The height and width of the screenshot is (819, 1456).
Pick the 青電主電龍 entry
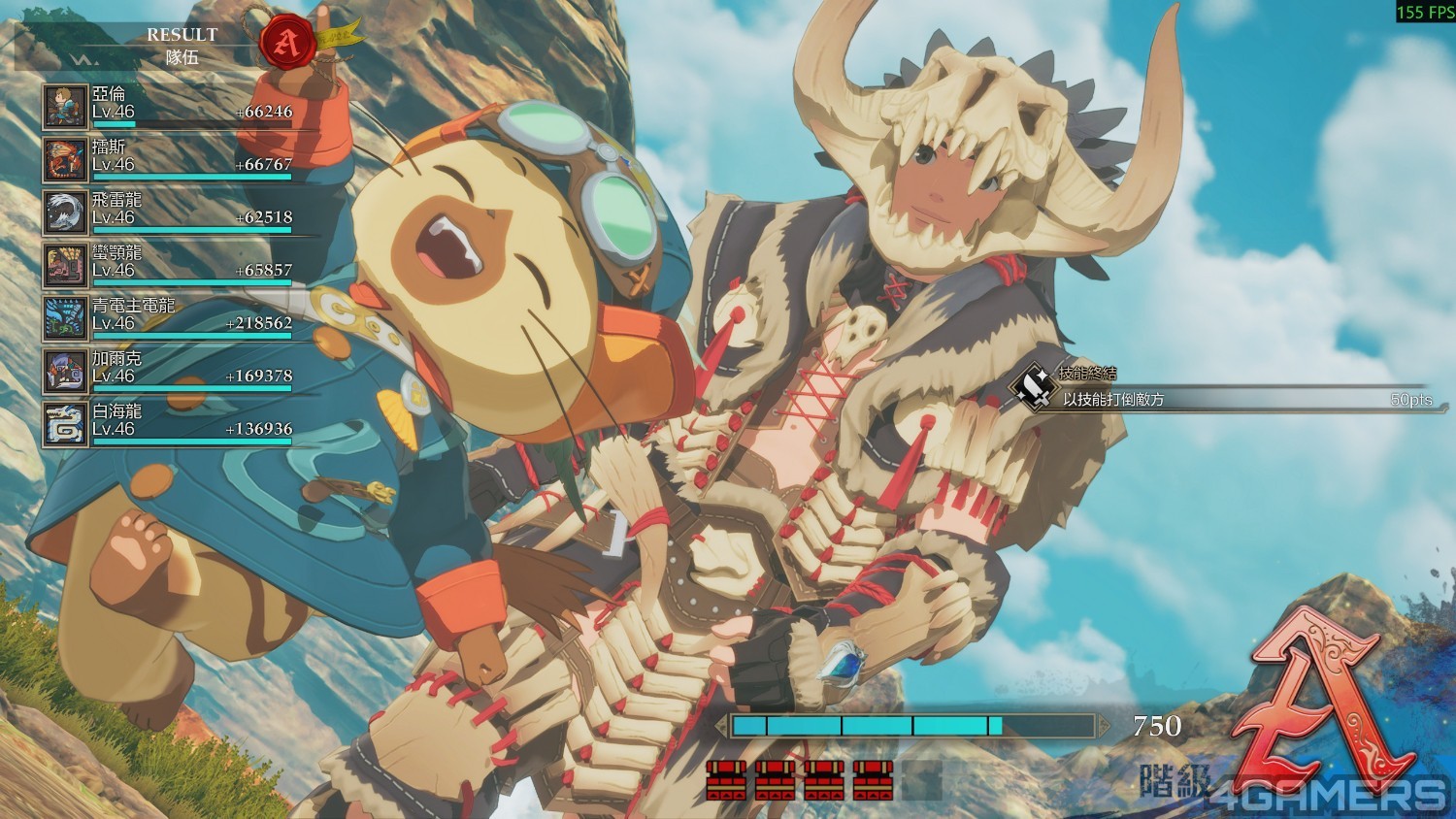point(167,318)
